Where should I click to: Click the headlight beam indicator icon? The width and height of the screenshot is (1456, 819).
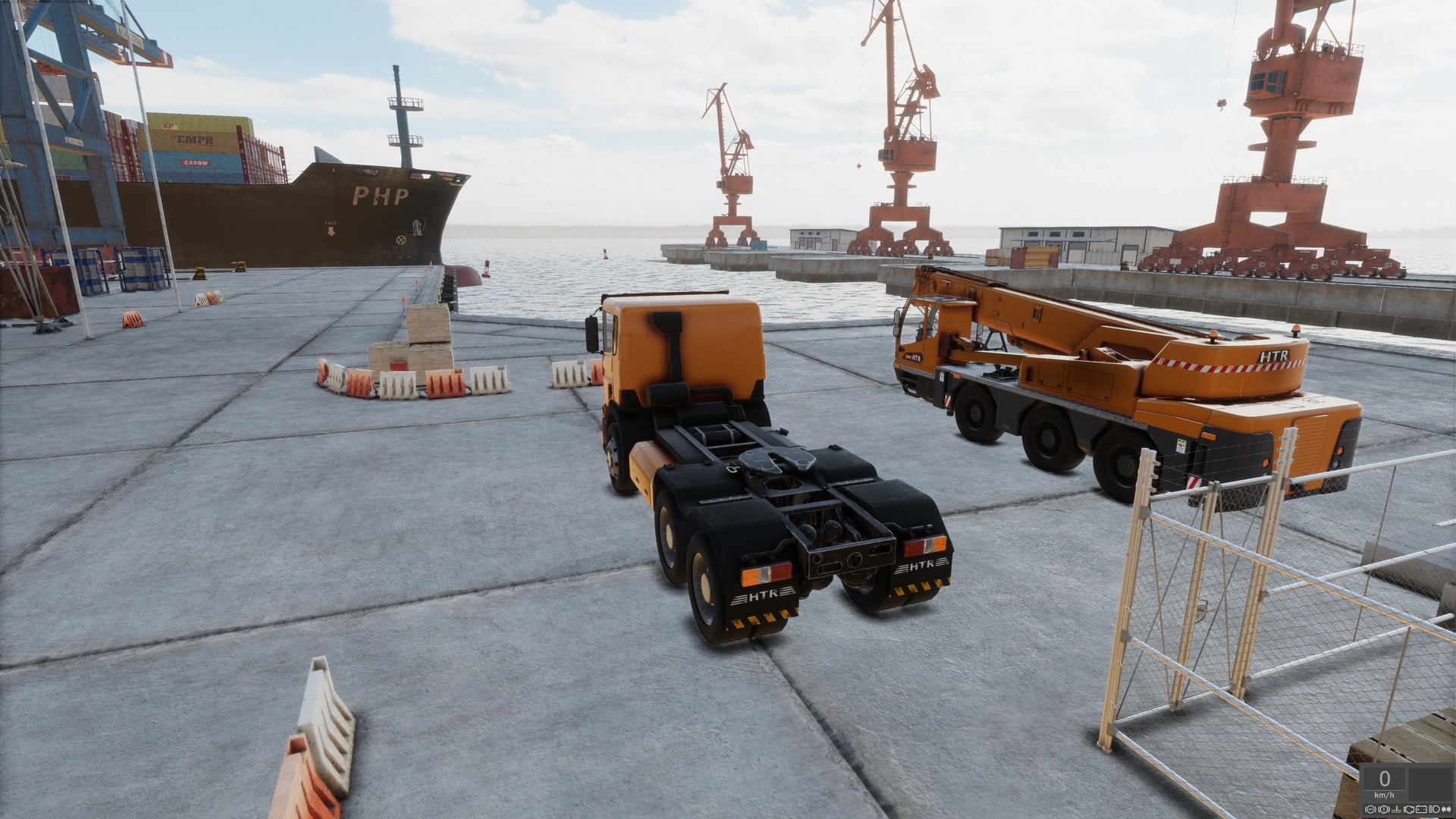1434,810
